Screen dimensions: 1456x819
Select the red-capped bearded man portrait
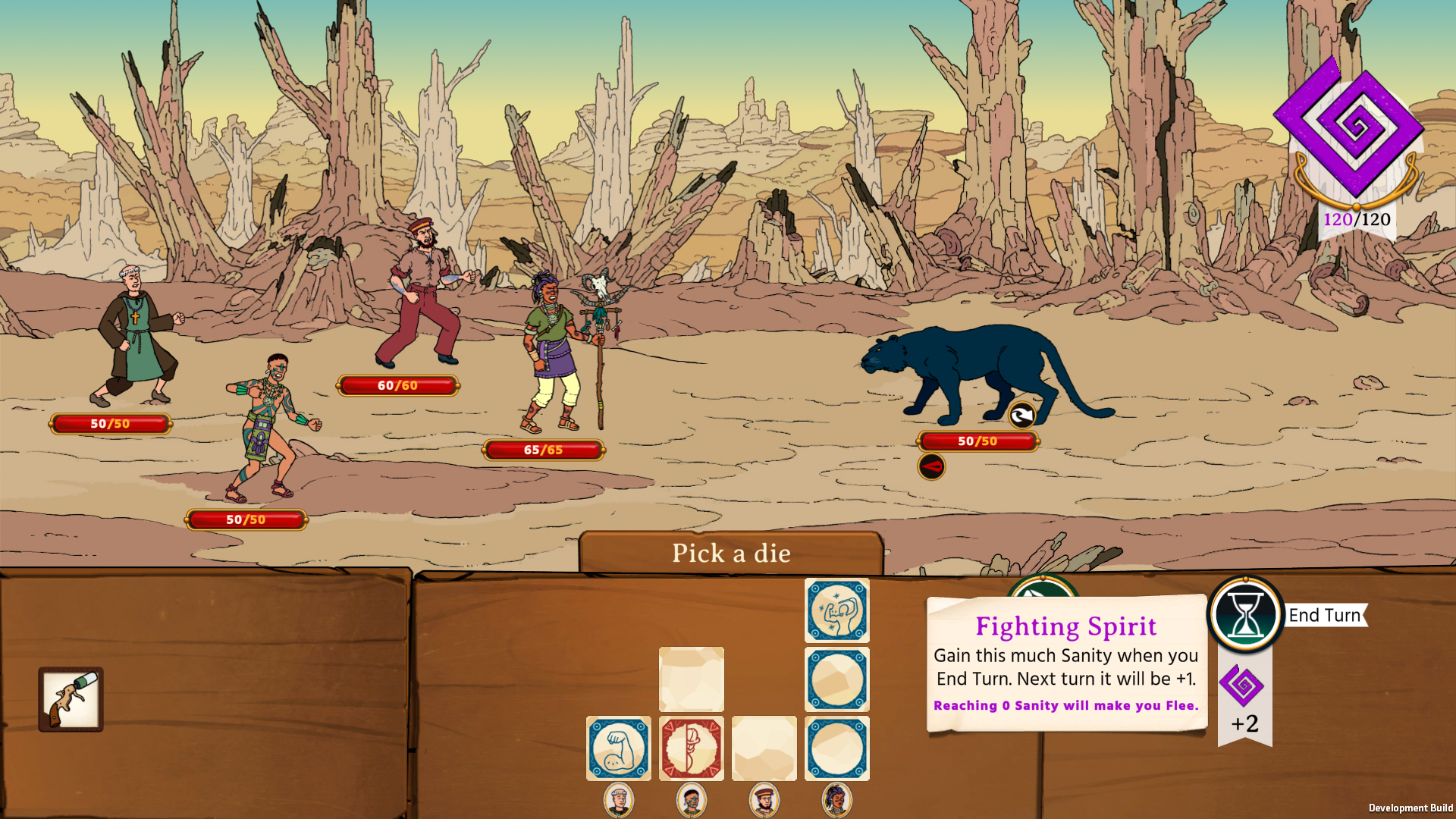pyautogui.click(x=764, y=800)
